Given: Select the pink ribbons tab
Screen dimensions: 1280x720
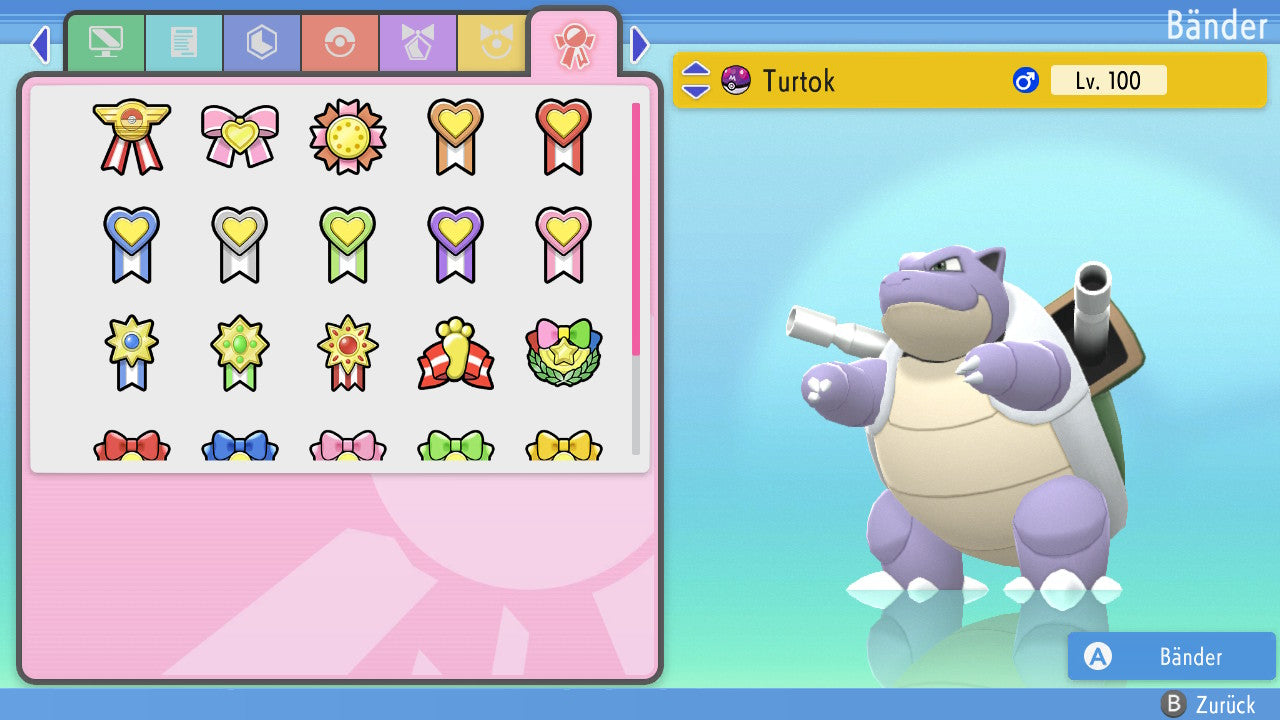Looking at the screenshot, I should 574,43.
